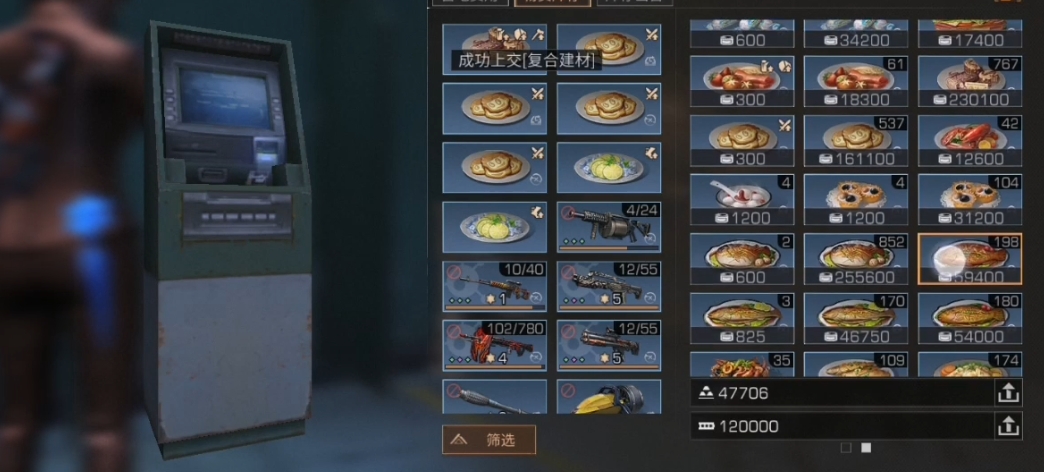The width and height of the screenshot is (1044, 472).
Task: Click the export button beside 47706
Action: (1008, 394)
